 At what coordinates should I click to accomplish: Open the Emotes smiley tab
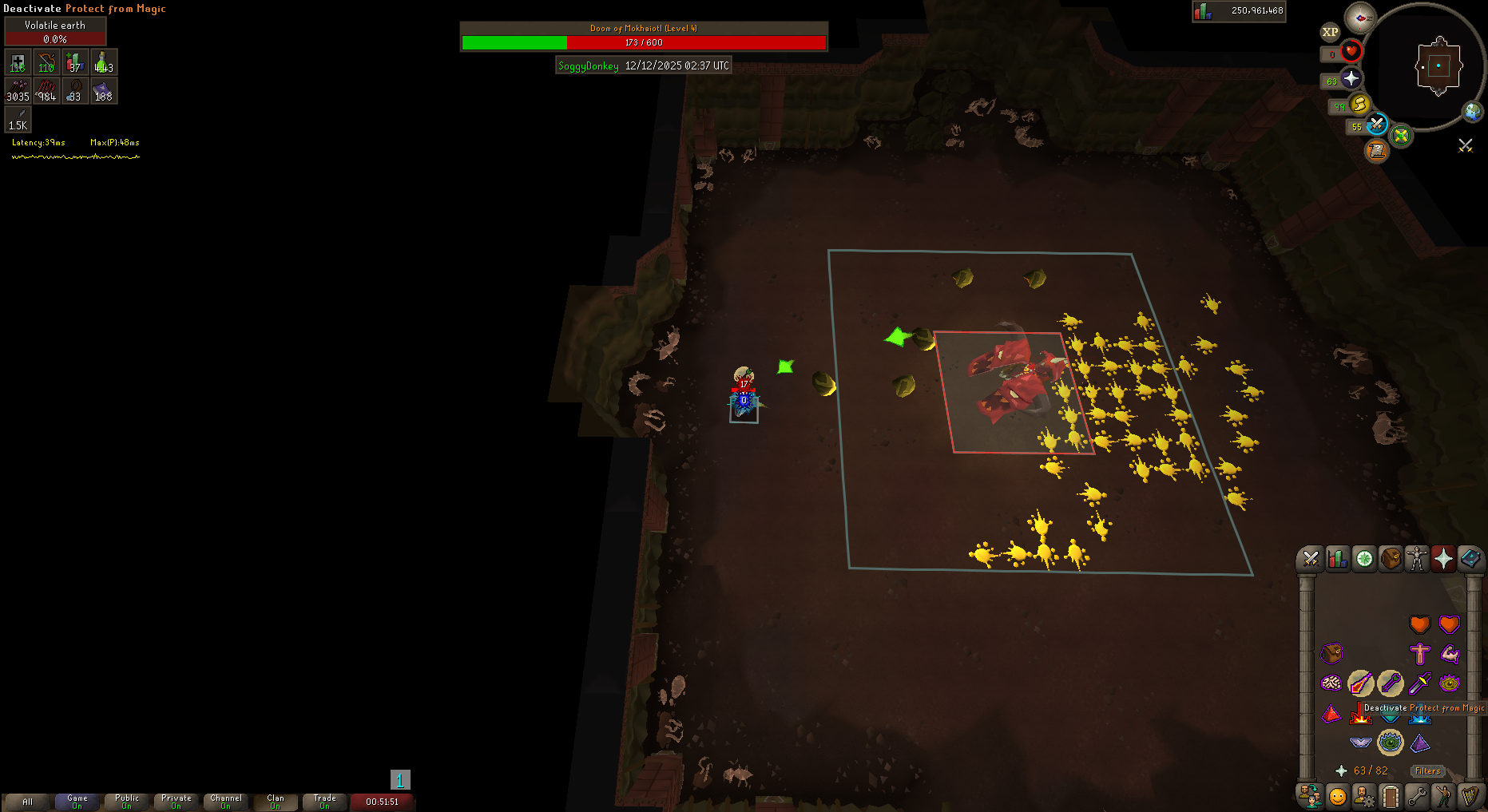(1337, 796)
